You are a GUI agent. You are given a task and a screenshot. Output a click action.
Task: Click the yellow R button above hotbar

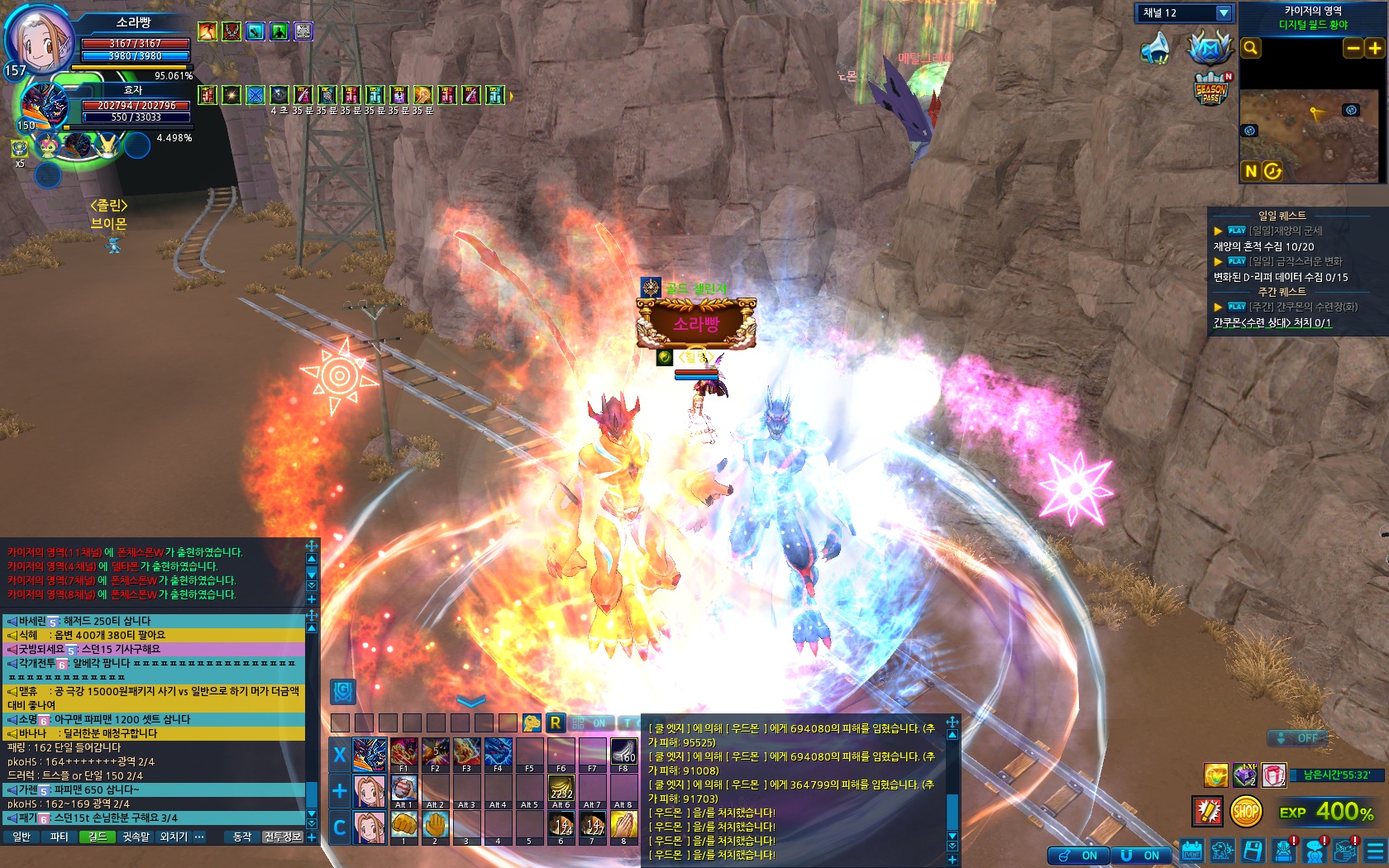tap(555, 723)
